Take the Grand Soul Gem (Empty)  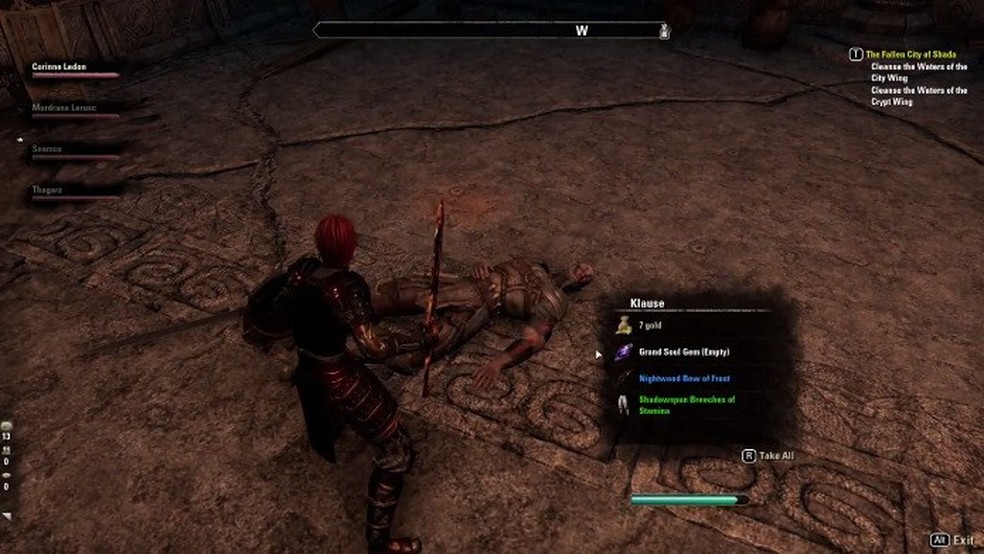click(685, 352)
